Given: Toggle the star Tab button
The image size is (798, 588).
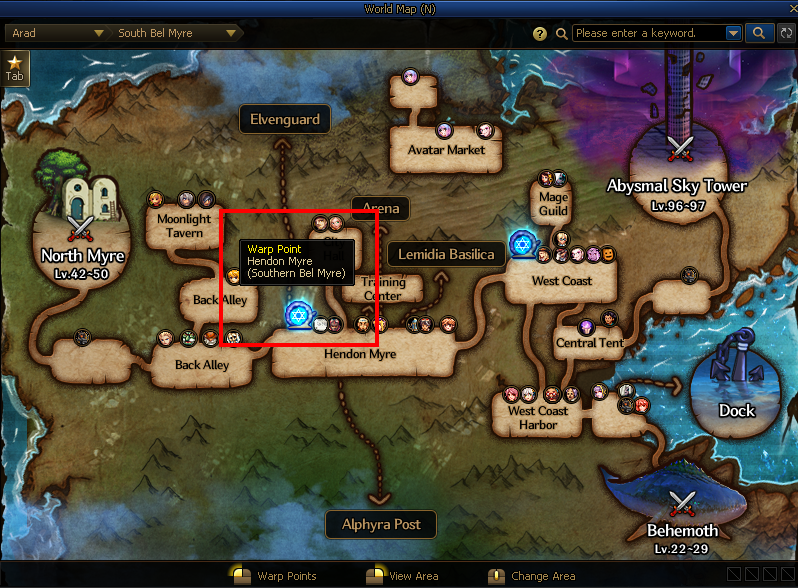Looking at the screenshot, I should pos(15,67).
